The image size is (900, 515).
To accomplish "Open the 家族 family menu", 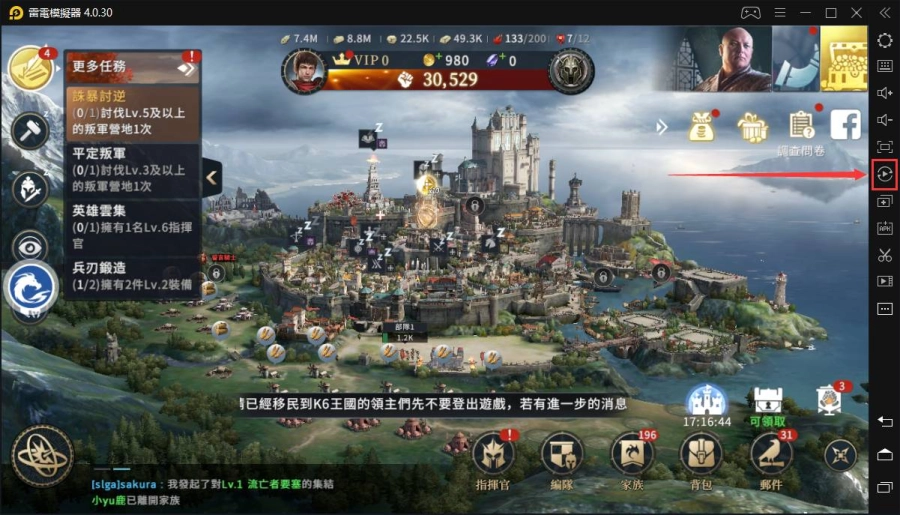I will (x=631, y=455).
